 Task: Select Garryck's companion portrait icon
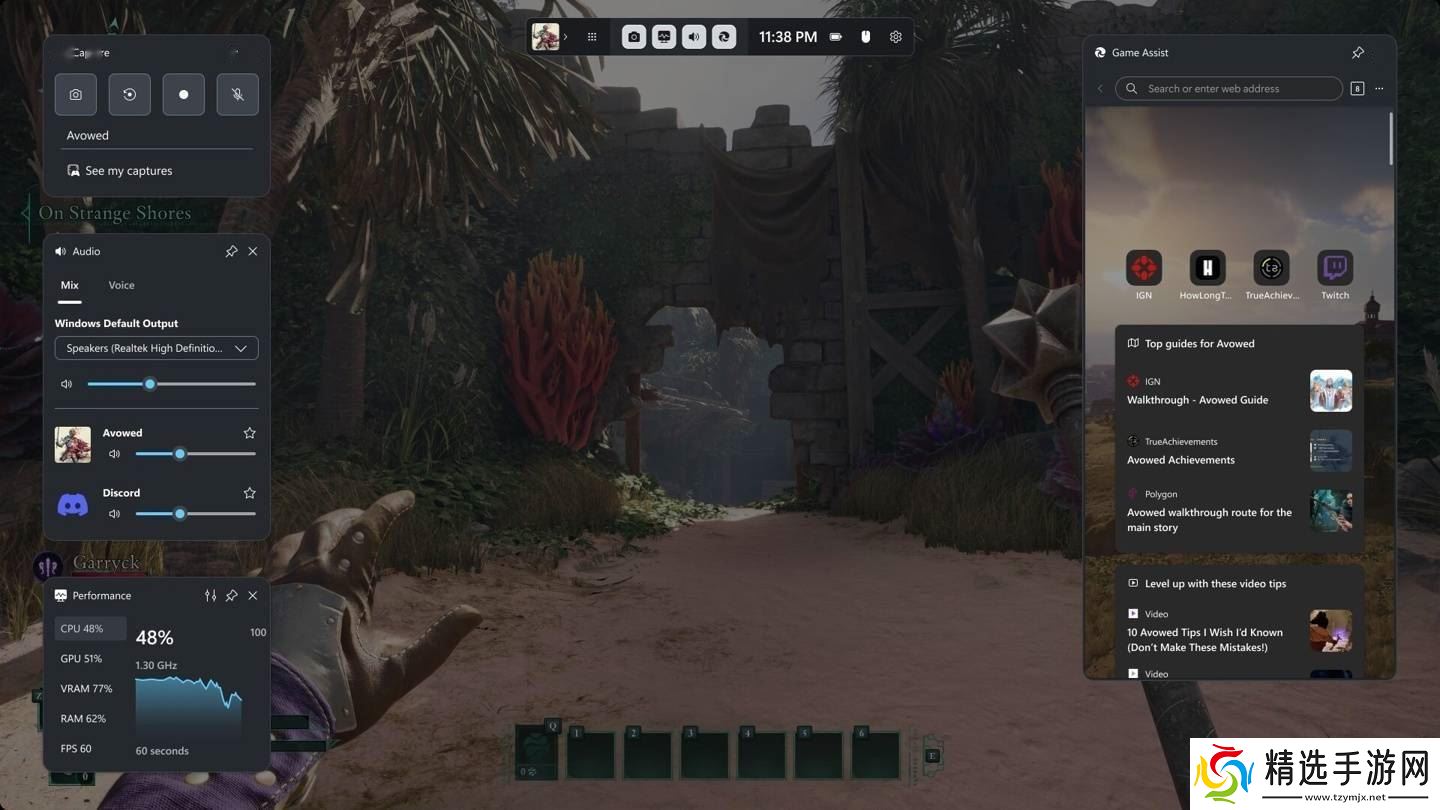[x=48, y=567]
